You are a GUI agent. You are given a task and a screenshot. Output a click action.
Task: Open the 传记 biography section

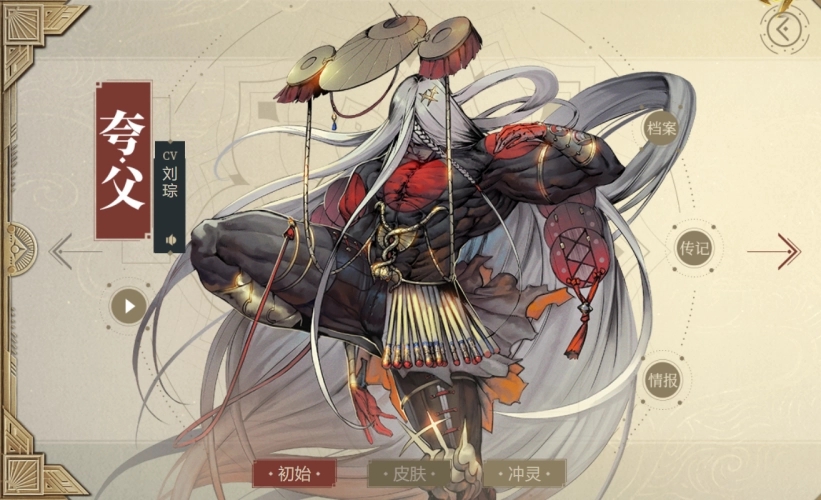693,249
